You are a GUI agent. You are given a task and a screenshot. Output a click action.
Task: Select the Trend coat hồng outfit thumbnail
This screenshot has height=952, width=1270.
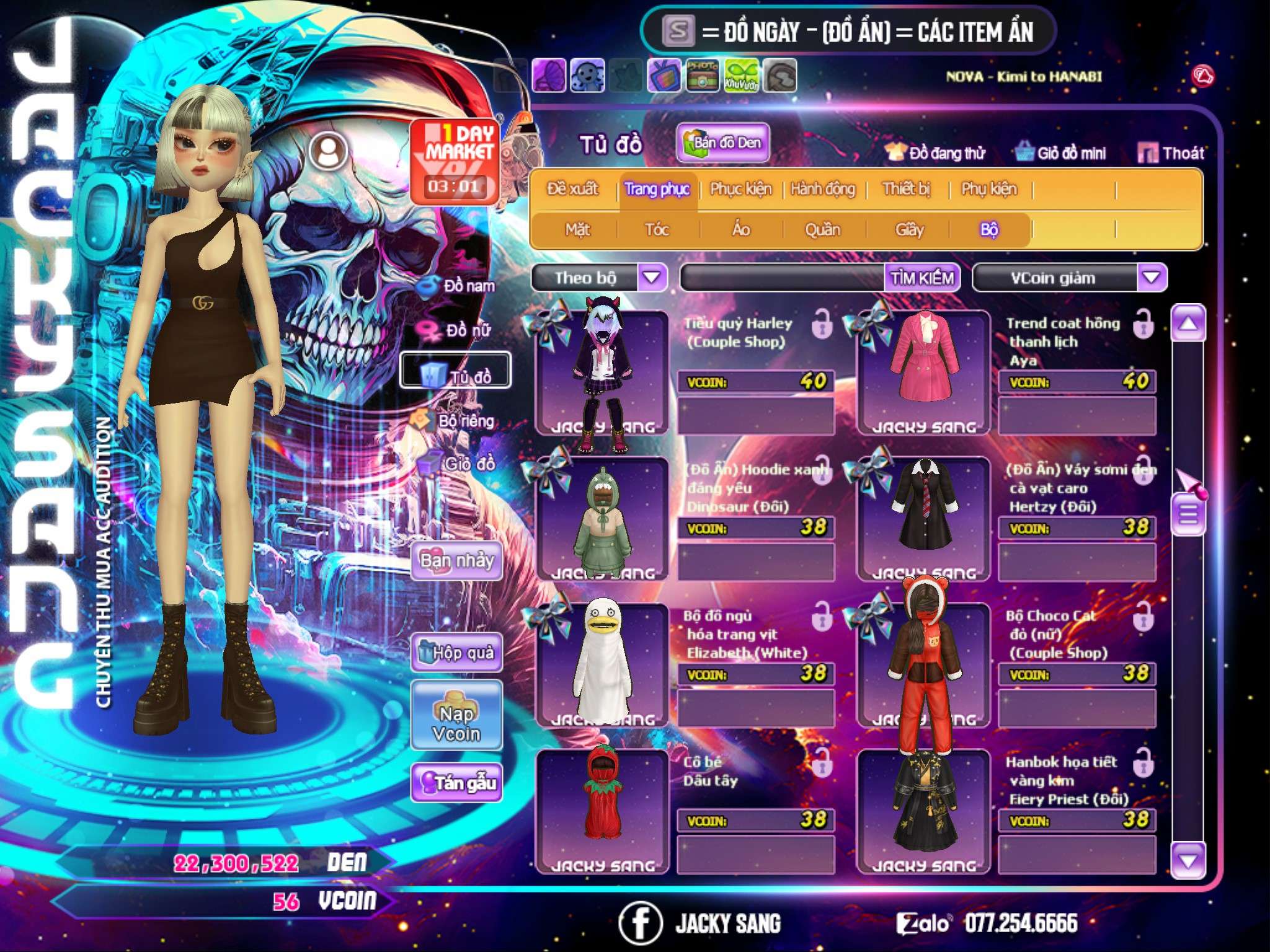(x=923, y=371)
